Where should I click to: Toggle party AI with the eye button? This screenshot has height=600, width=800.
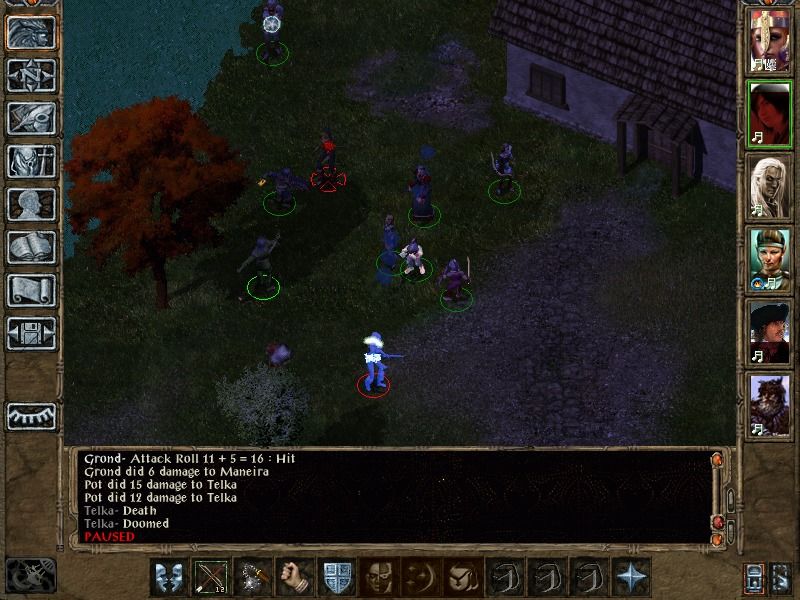coord(31,415)
